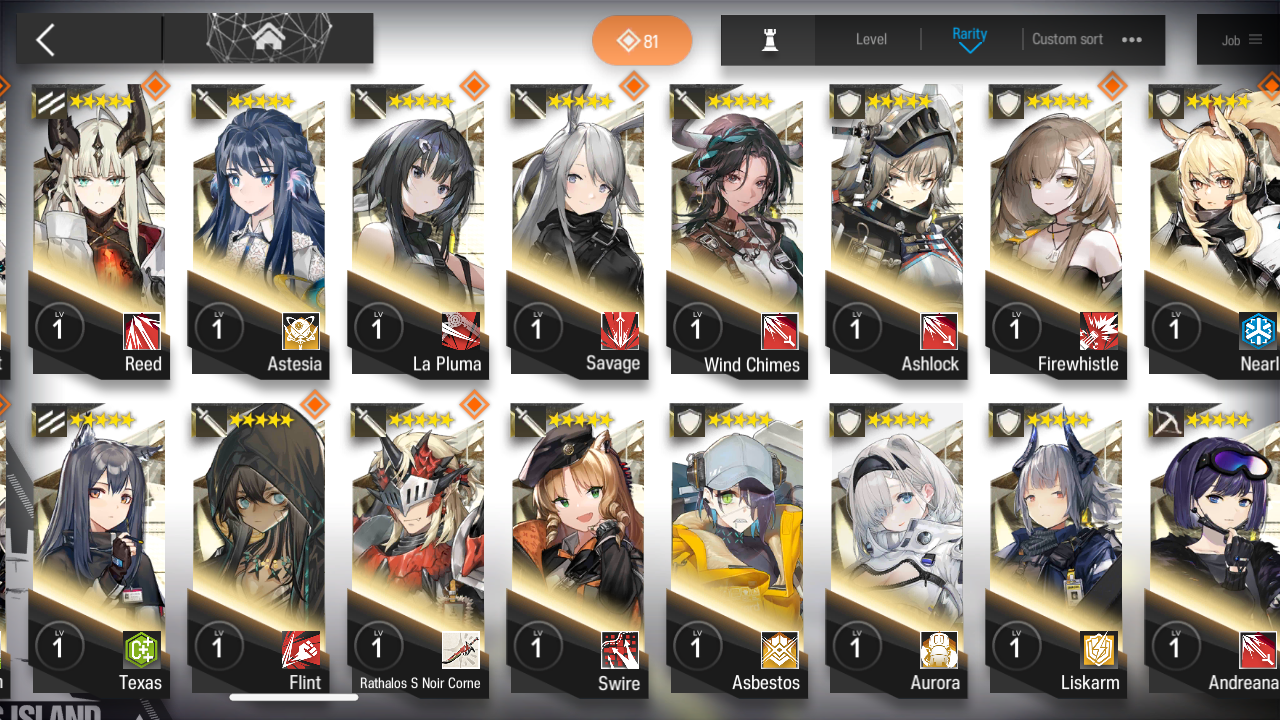Open the Custom sort ellipsis menu
1280x720 pixels.
pos(1132,40)
